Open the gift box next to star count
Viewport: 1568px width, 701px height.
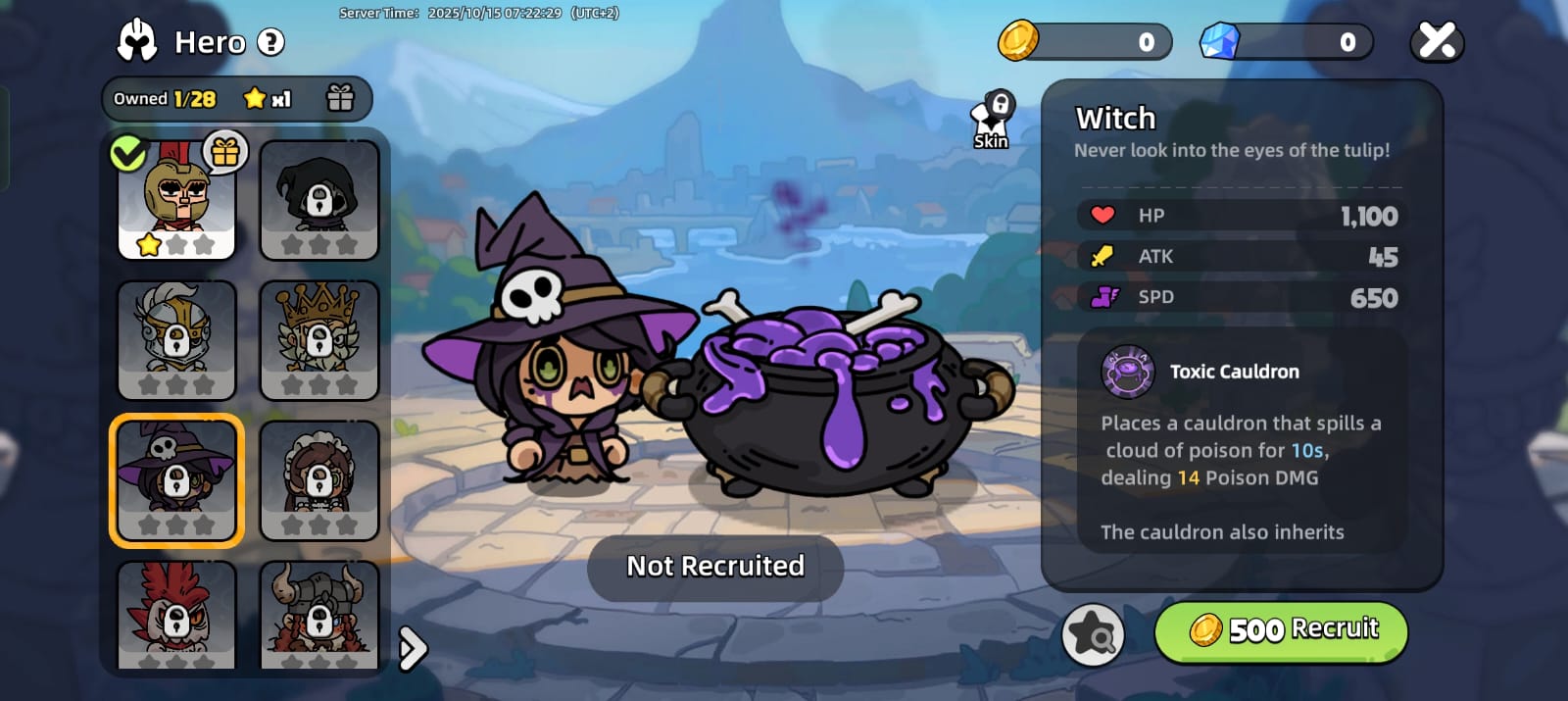pos(340,98)
